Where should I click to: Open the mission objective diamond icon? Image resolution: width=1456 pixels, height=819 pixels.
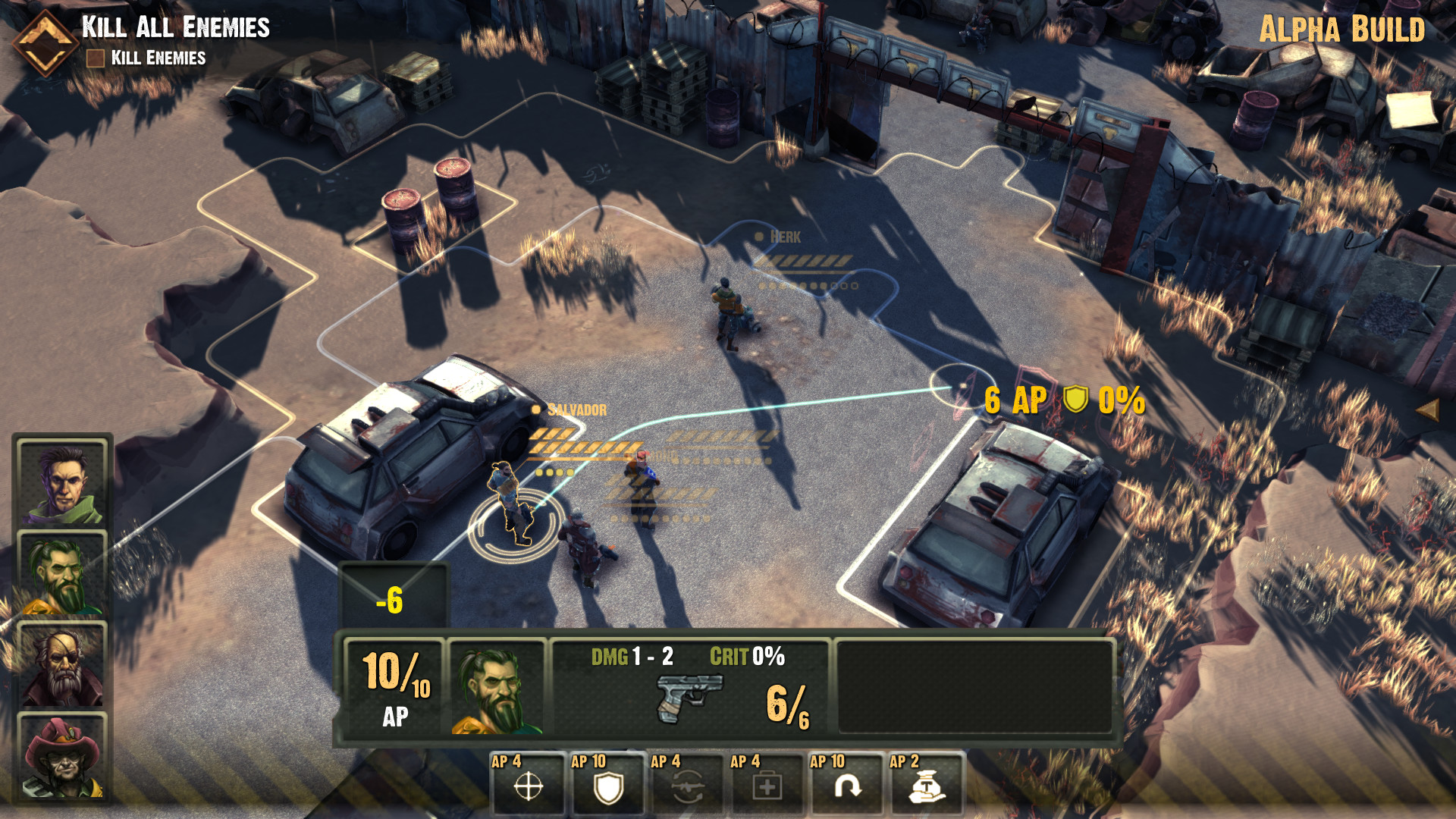click(45, 43)
